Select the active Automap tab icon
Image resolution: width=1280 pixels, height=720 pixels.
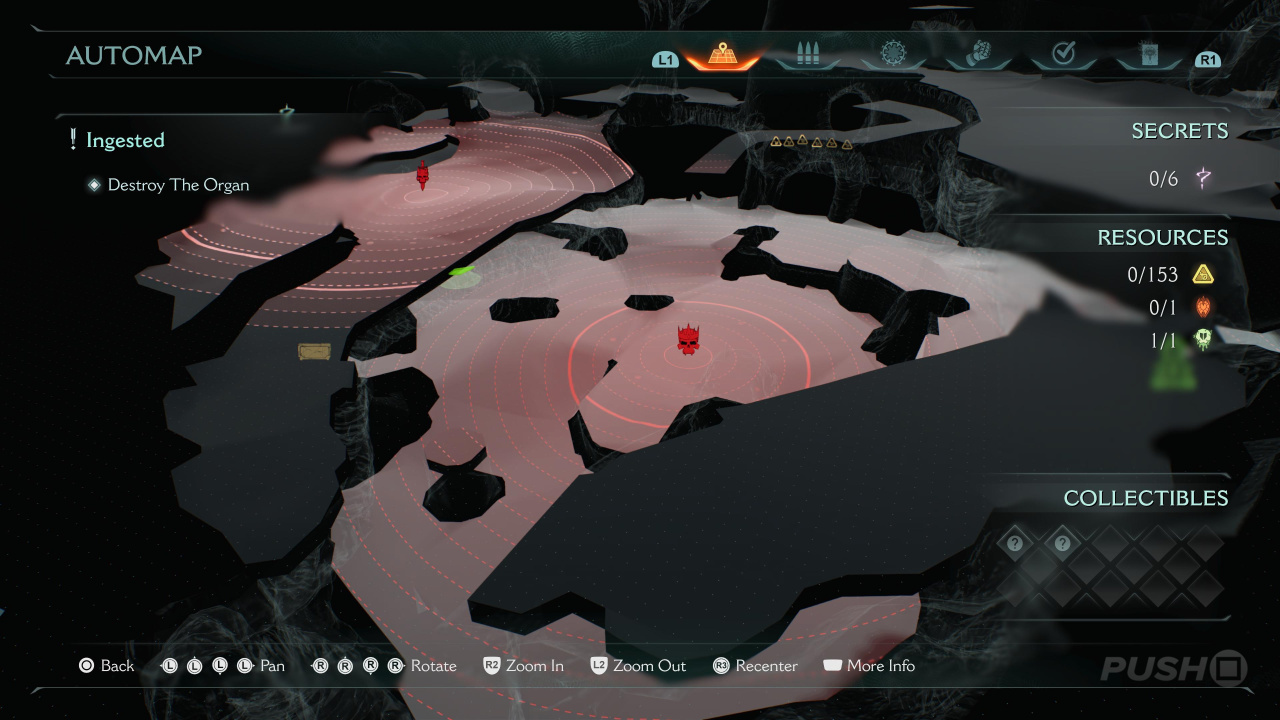click(722, 55)
